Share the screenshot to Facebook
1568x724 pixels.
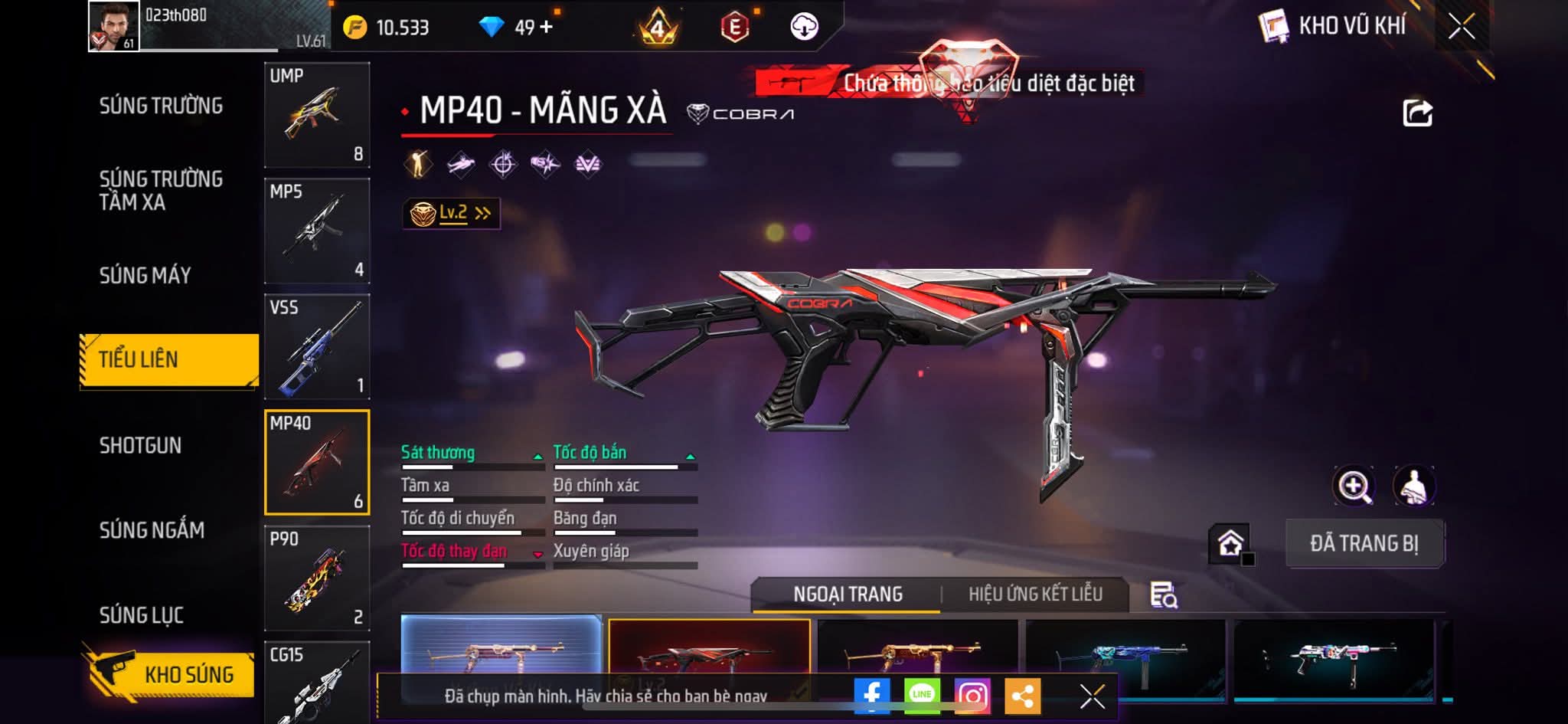click(x=872, y=696)
